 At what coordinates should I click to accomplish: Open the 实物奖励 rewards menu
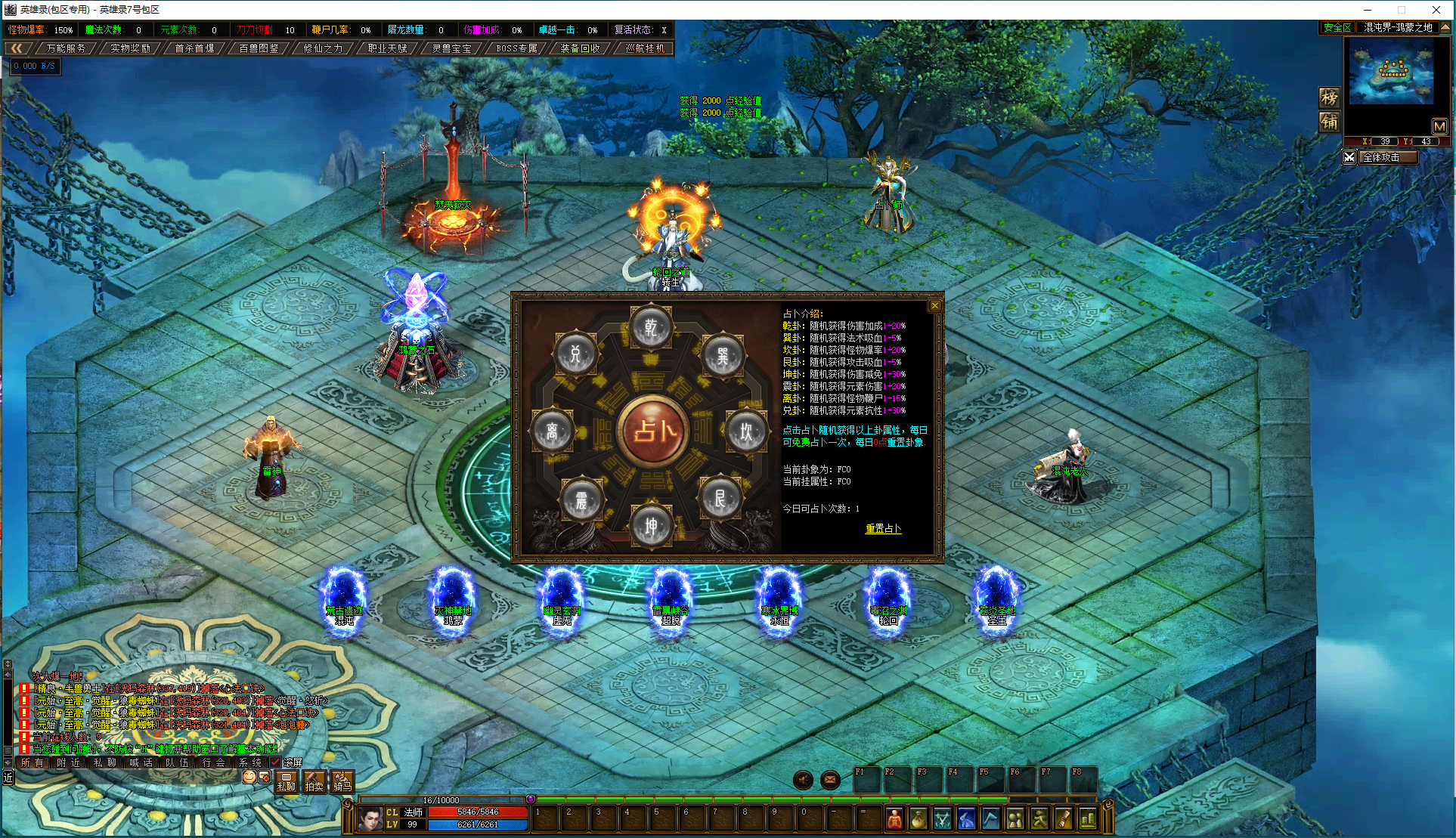130,48
